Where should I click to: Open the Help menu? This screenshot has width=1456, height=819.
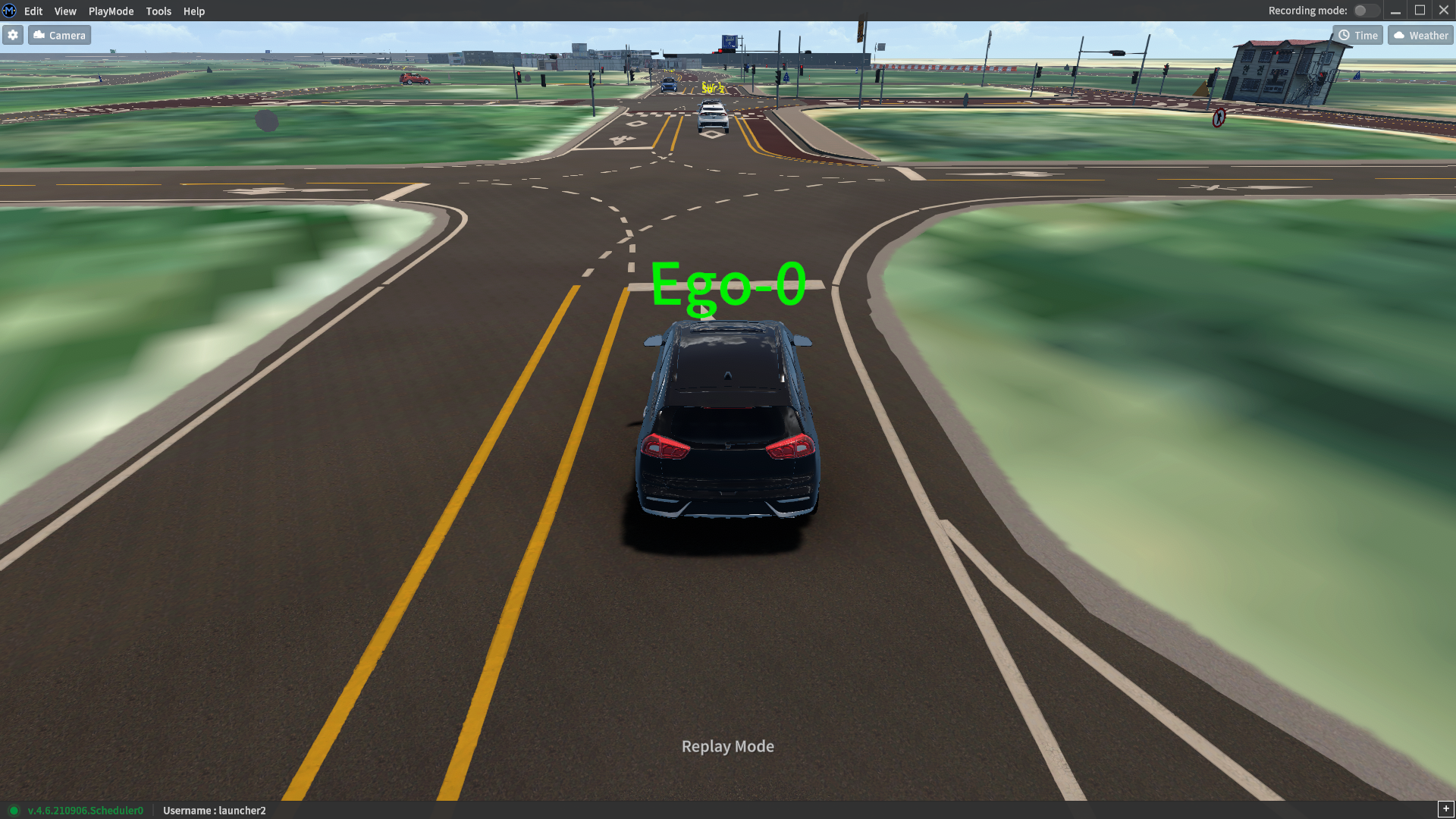pyautogui.click(x=194, y=11)
